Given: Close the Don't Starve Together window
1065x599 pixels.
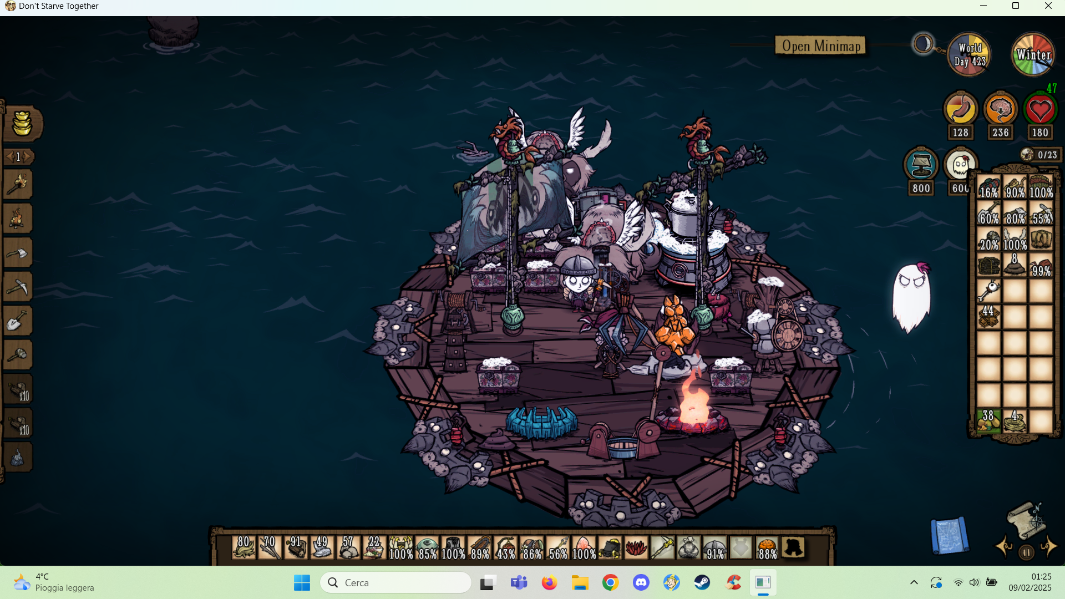Looking at the screenshot, I should click(x=1047, y=6).
